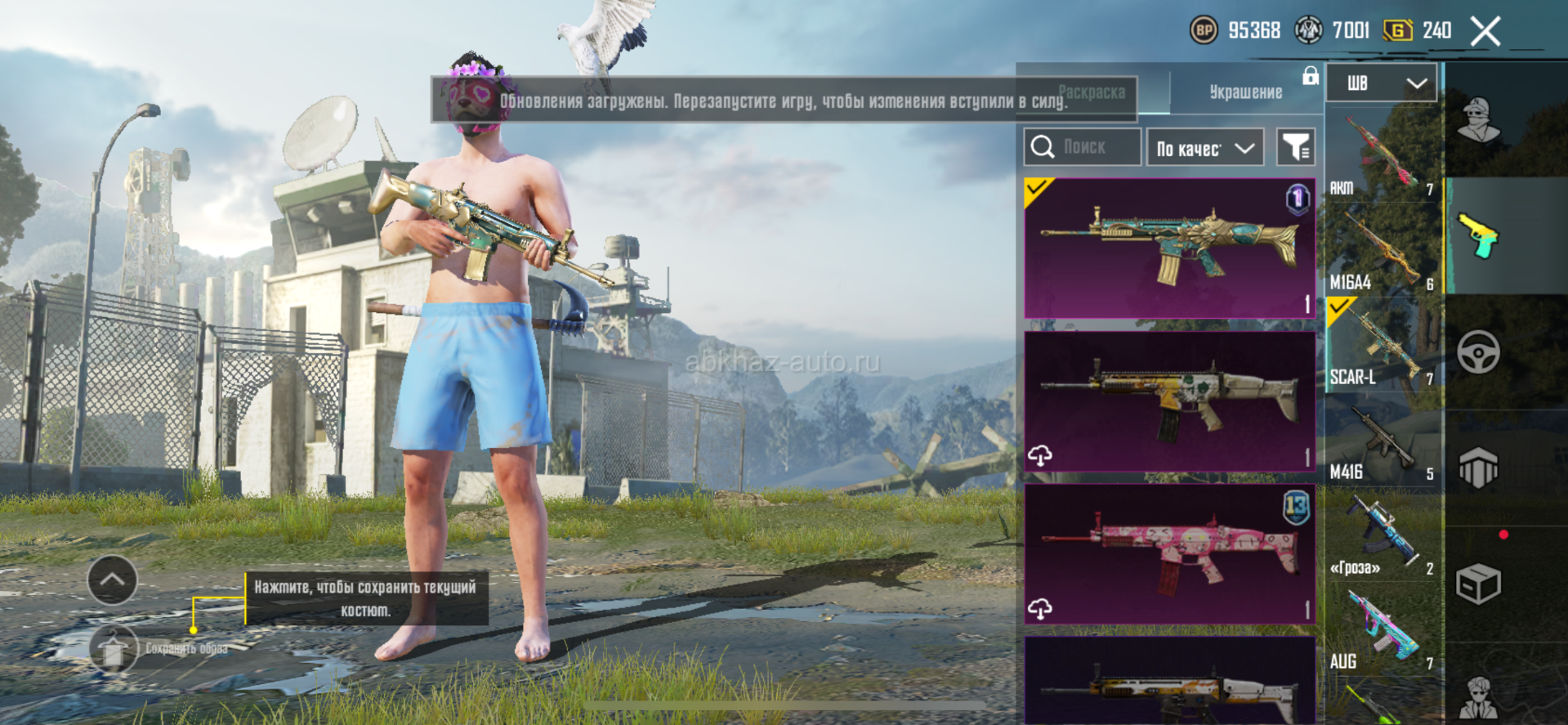Pick the pink SCAR-L skin
The image size is (1568, 725).
pos(1169,553)
